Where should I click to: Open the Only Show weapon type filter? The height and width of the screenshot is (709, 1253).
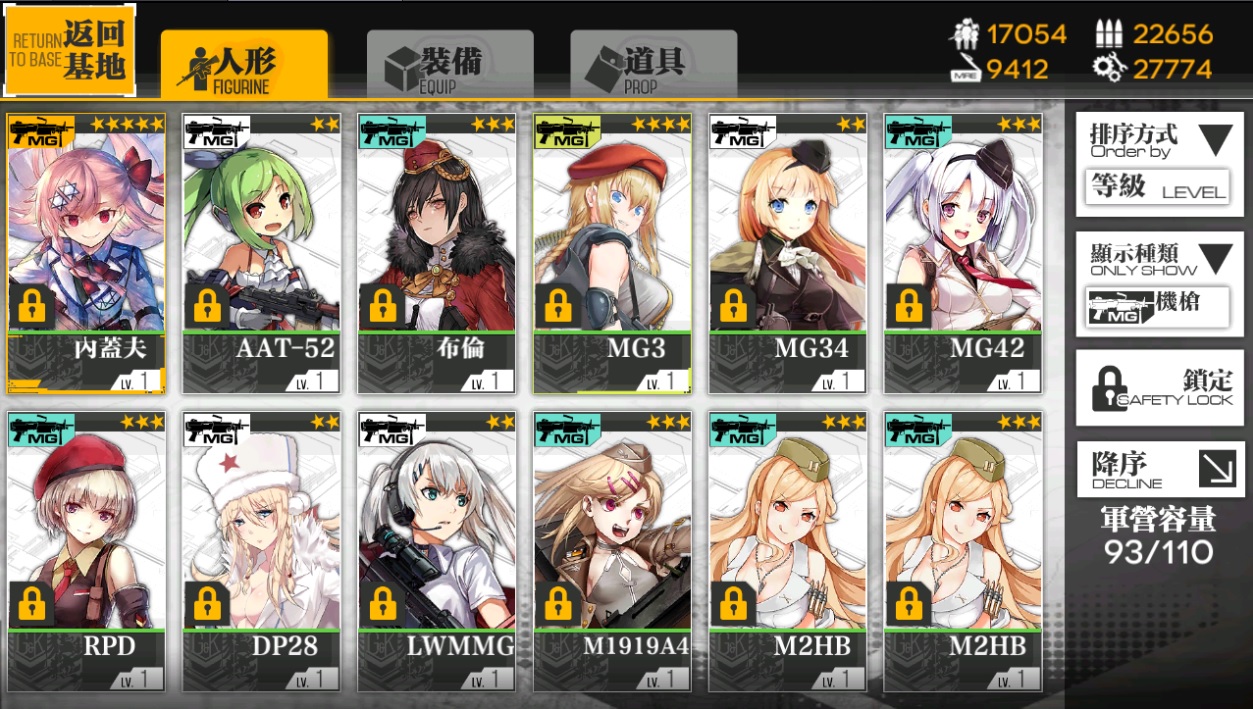[x=1159, y=284]
